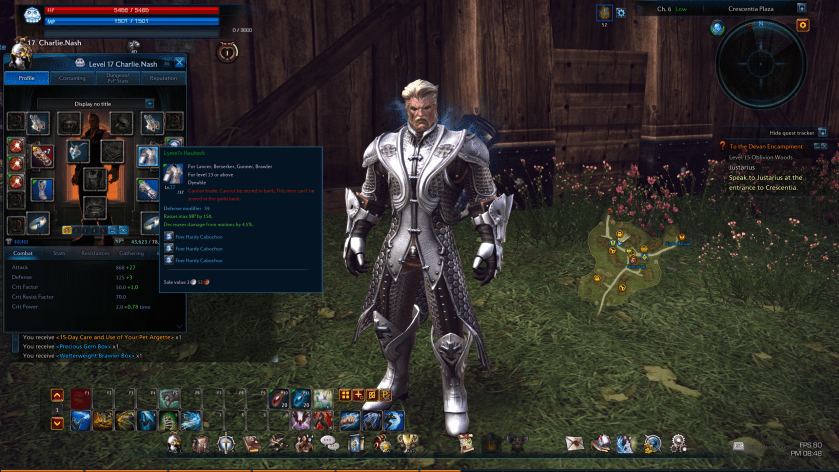Show the Reputation tab
This screenshot has width=839, height=472.
(163, 78)
